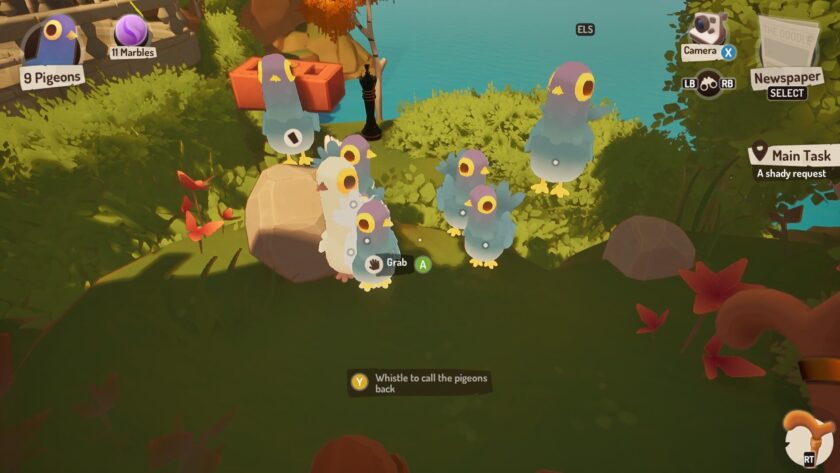Click the purple Marbles icon

[x=131, y=31]
